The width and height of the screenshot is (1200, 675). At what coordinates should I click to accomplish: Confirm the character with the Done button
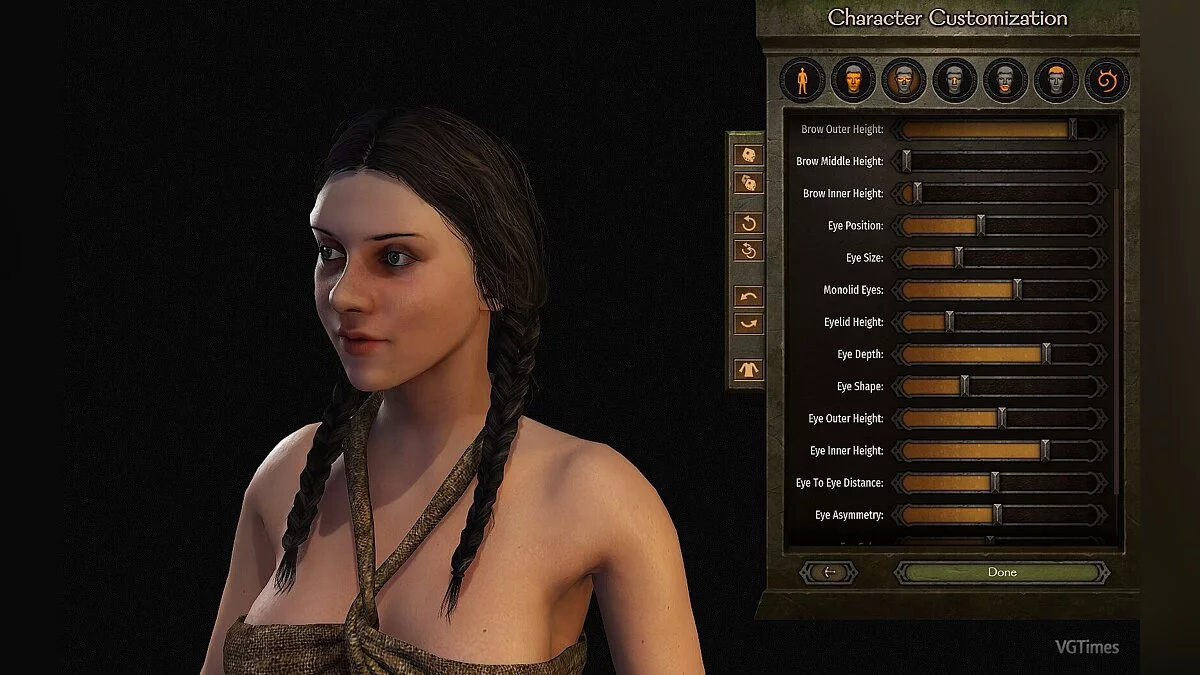[1002, 573]
